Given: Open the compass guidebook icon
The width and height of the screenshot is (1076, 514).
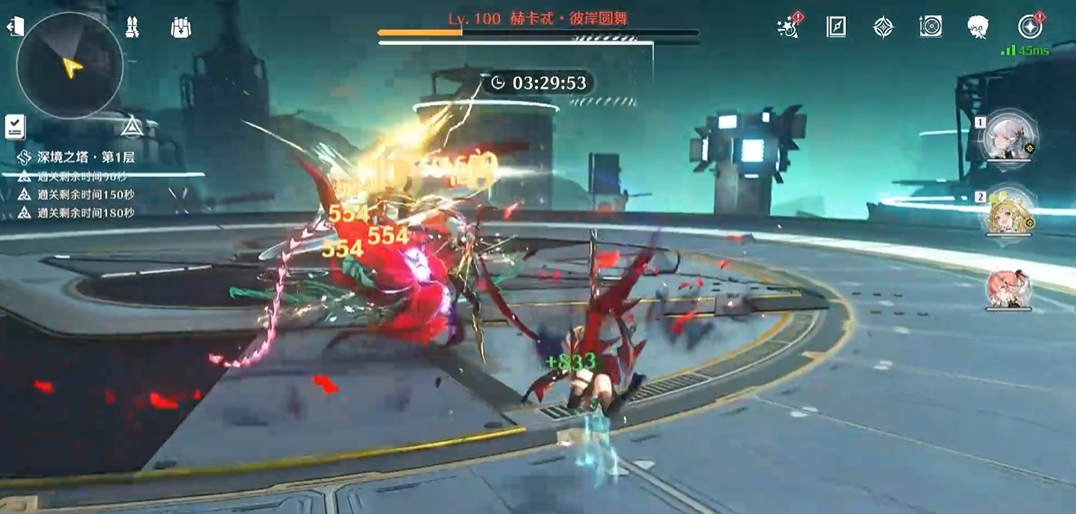Looking at the screenshot, I should (x=836, y=27).
